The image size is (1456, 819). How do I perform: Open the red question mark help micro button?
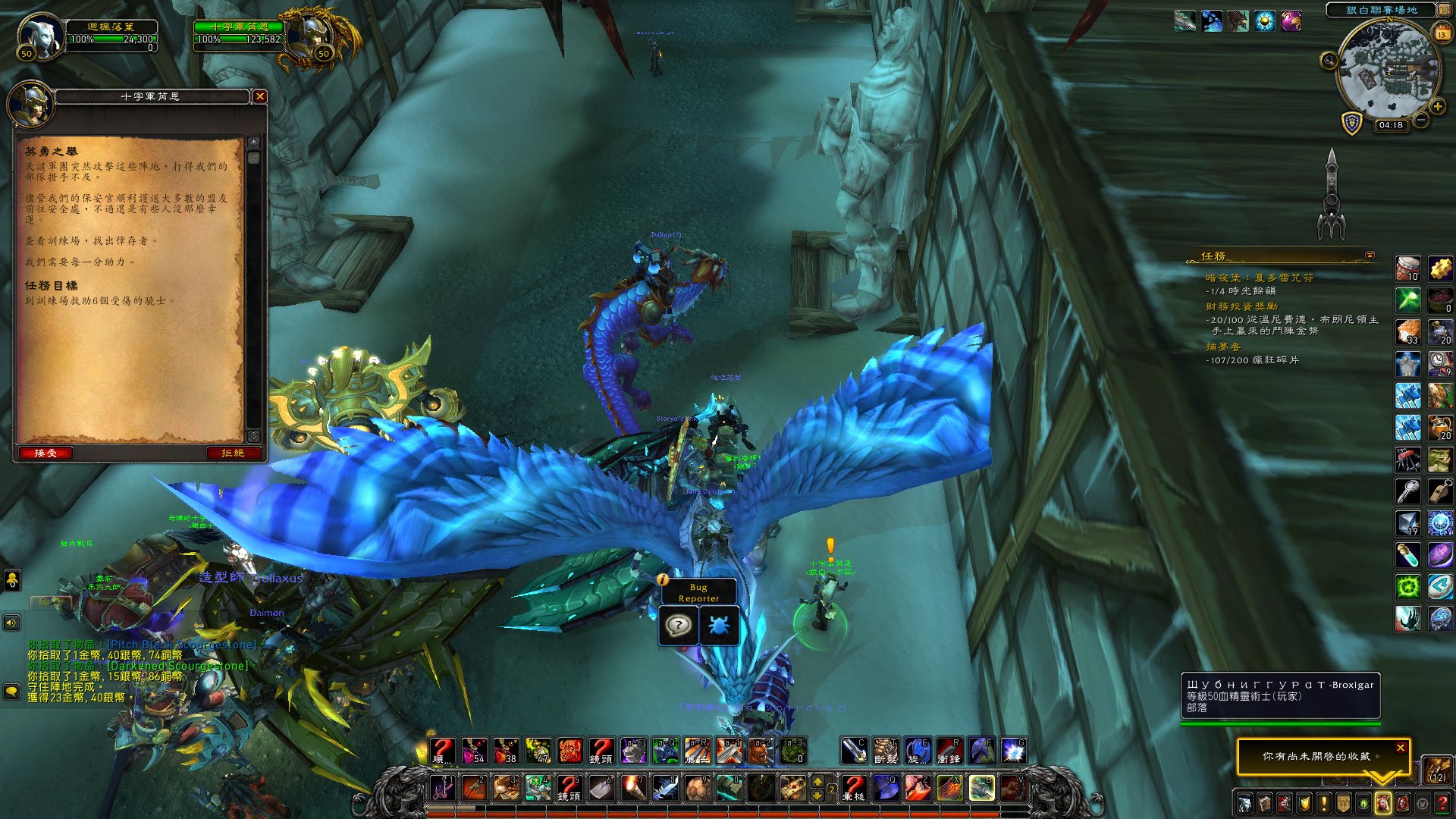click(x=1442, y=803)
